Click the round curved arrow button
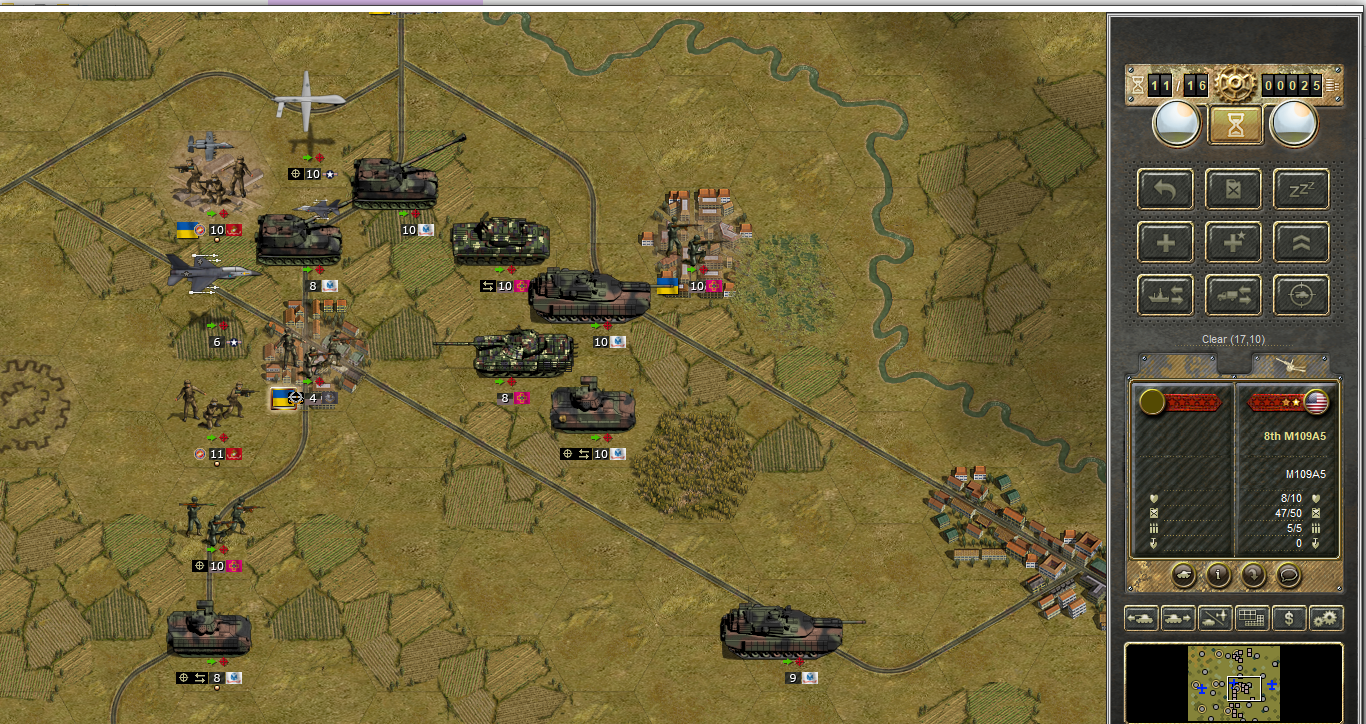 click(1252, 575)
